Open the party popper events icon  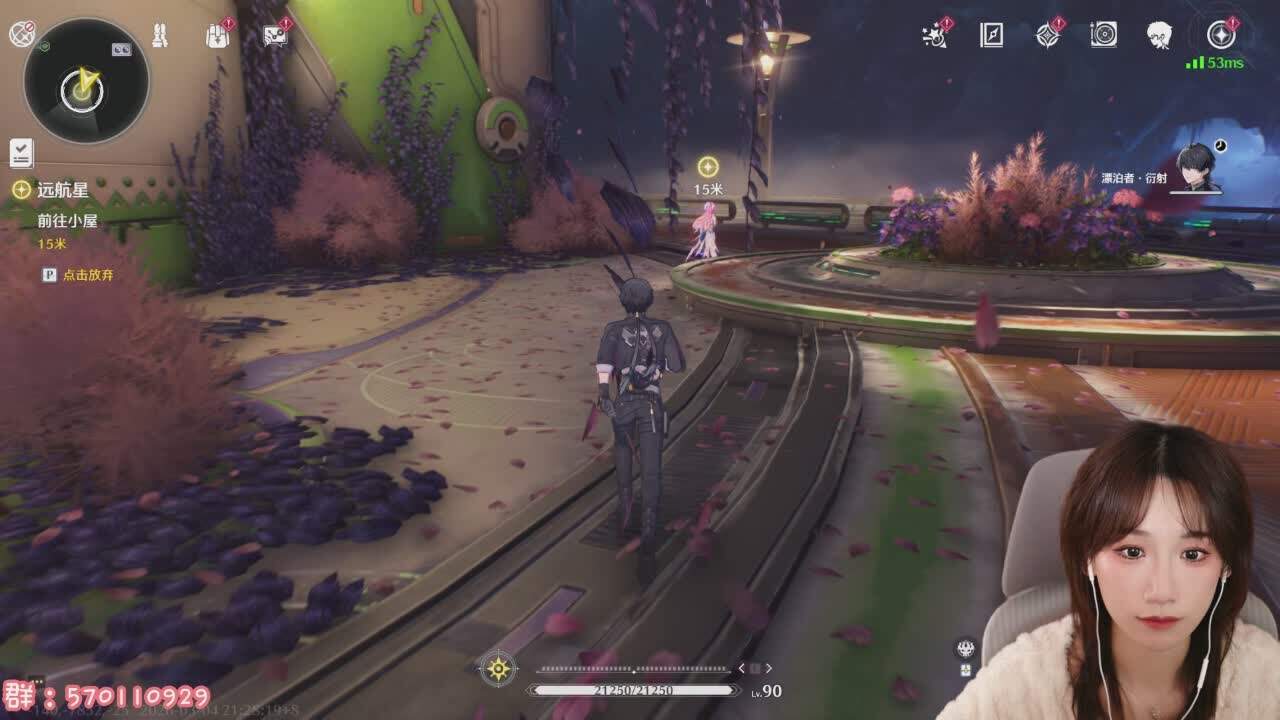(x=935, y=36)
